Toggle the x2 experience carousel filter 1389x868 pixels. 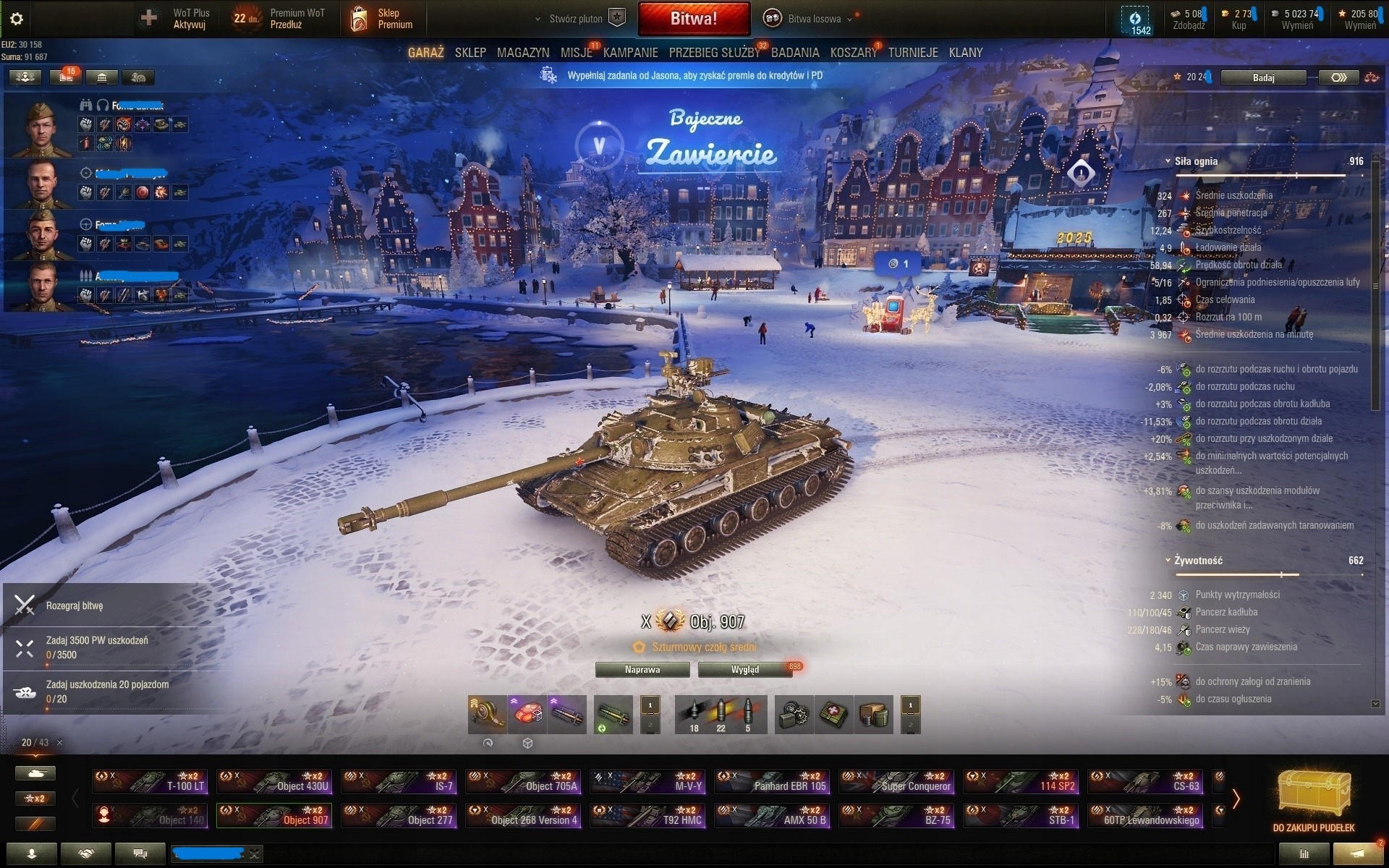coord(35,799)
